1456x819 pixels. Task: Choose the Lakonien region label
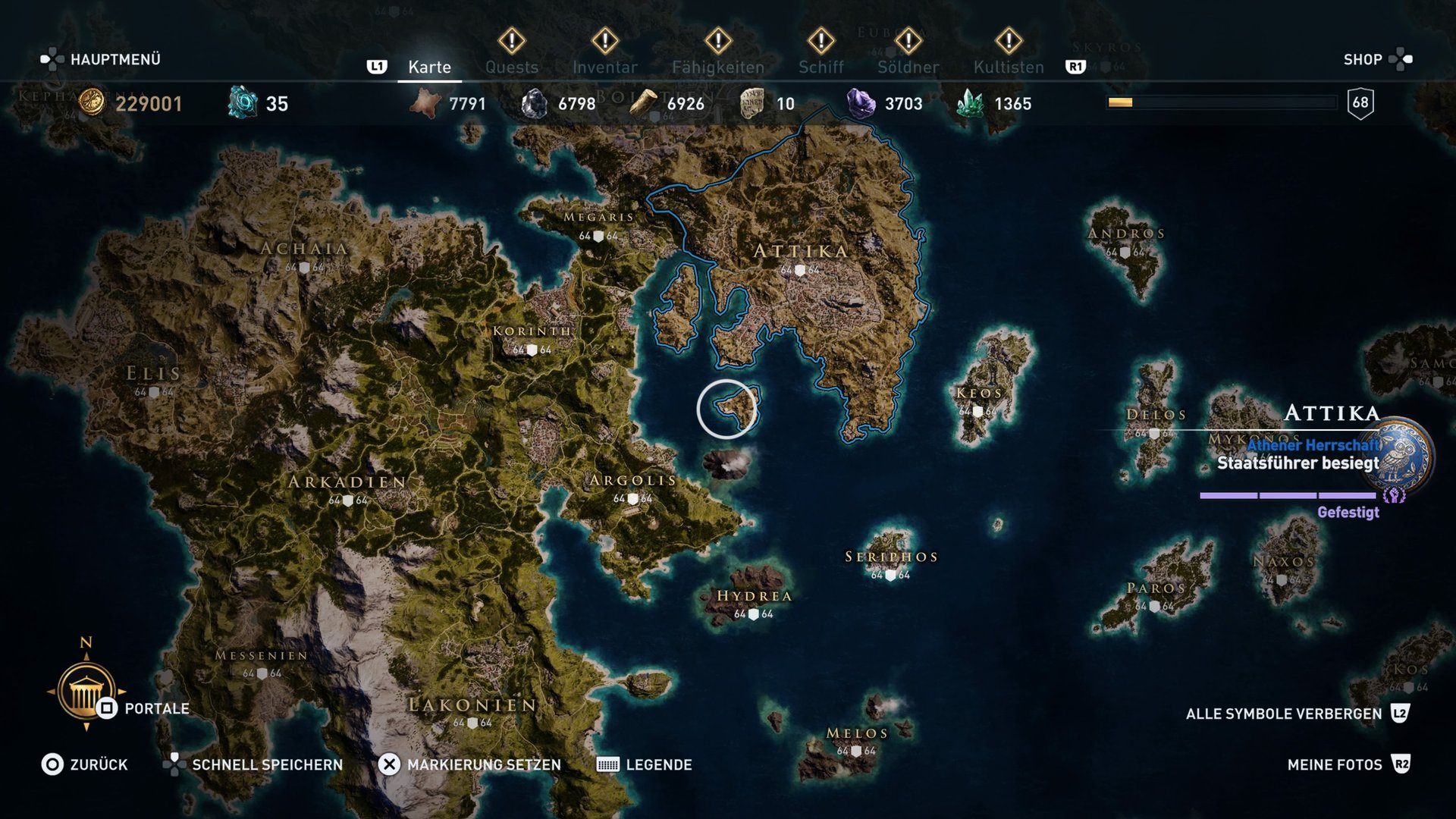pos(472,705)
